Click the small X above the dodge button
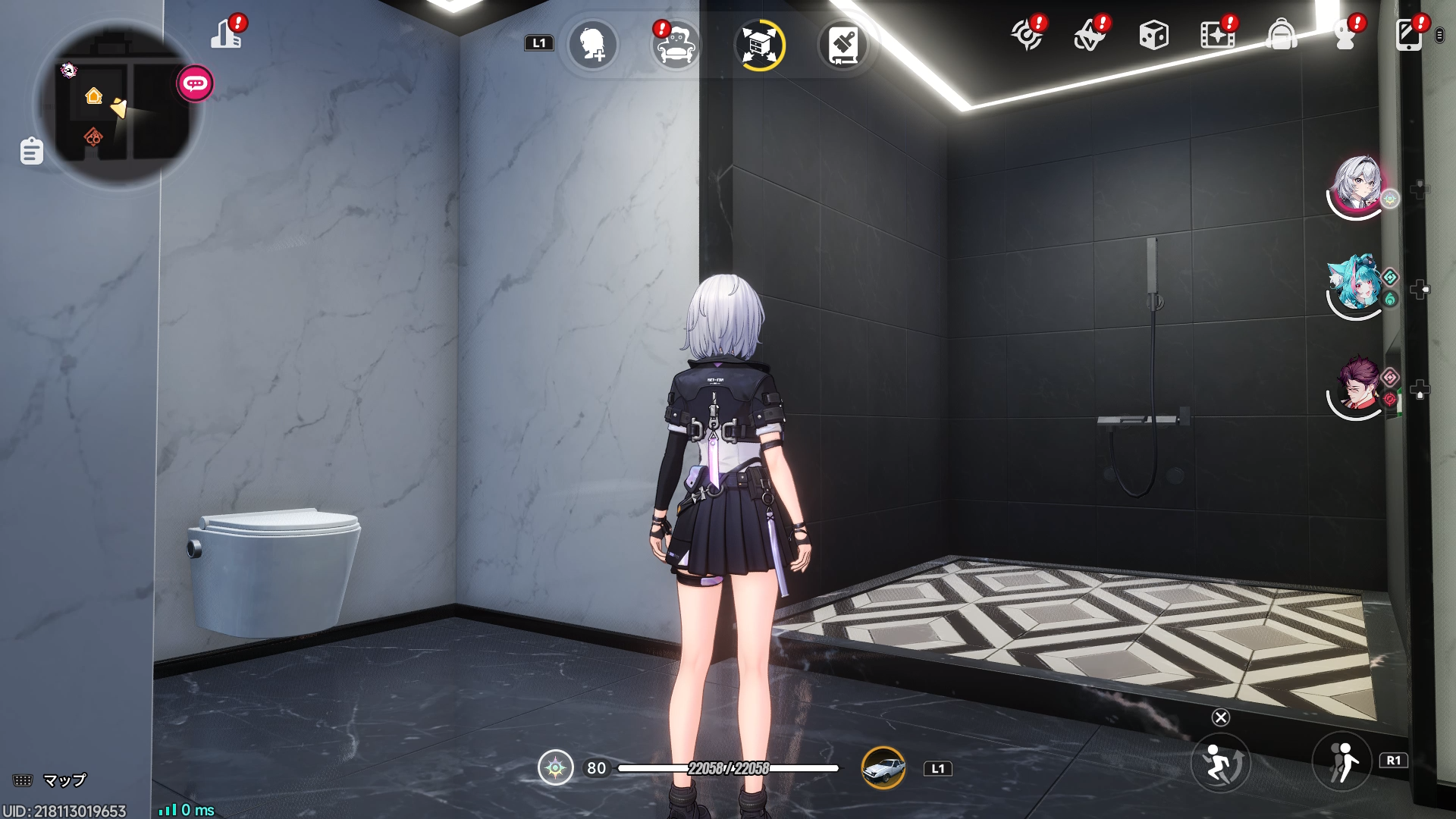Screen dimensions: 1456x819 click(x=1221, y=717)
